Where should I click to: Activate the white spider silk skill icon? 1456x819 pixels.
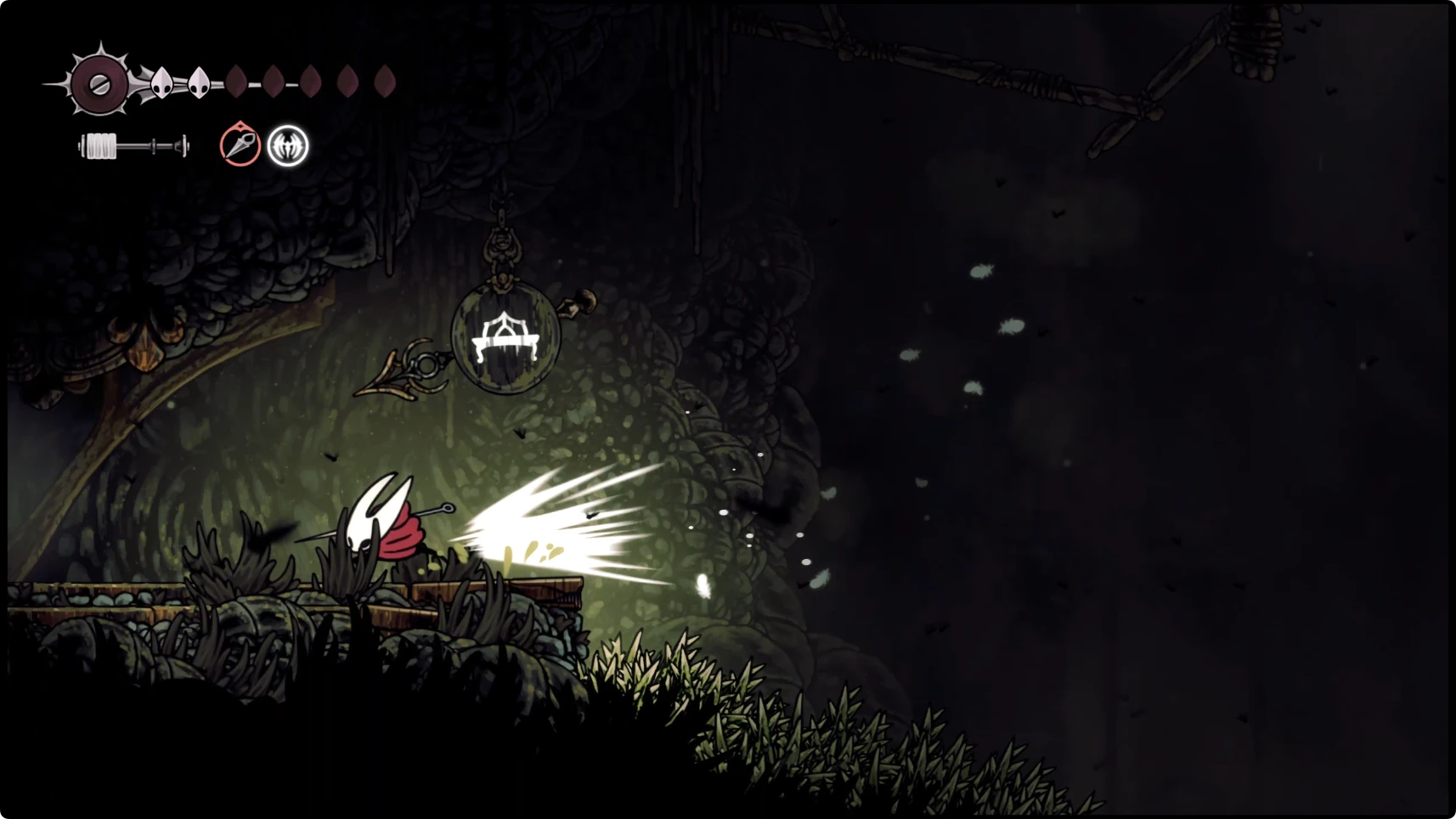[288, 146]
